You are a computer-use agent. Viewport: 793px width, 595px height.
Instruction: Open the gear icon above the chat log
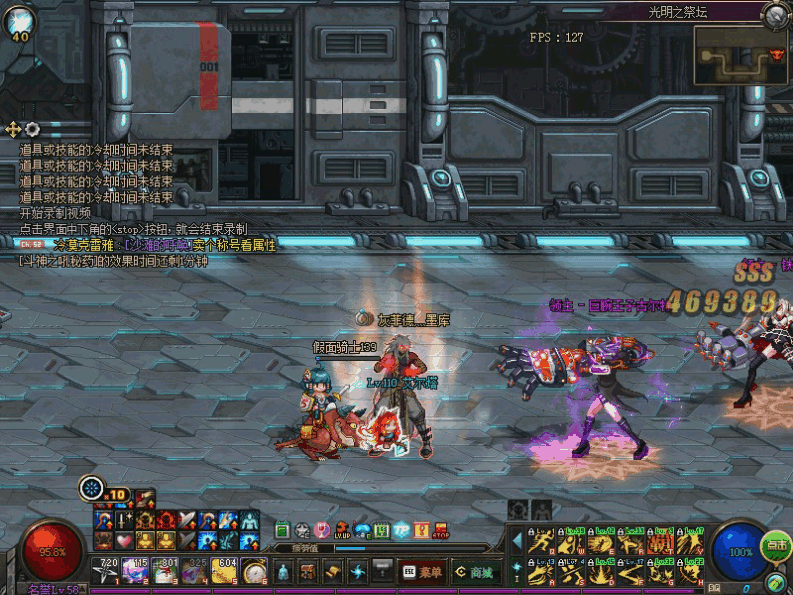click(32, 129)
